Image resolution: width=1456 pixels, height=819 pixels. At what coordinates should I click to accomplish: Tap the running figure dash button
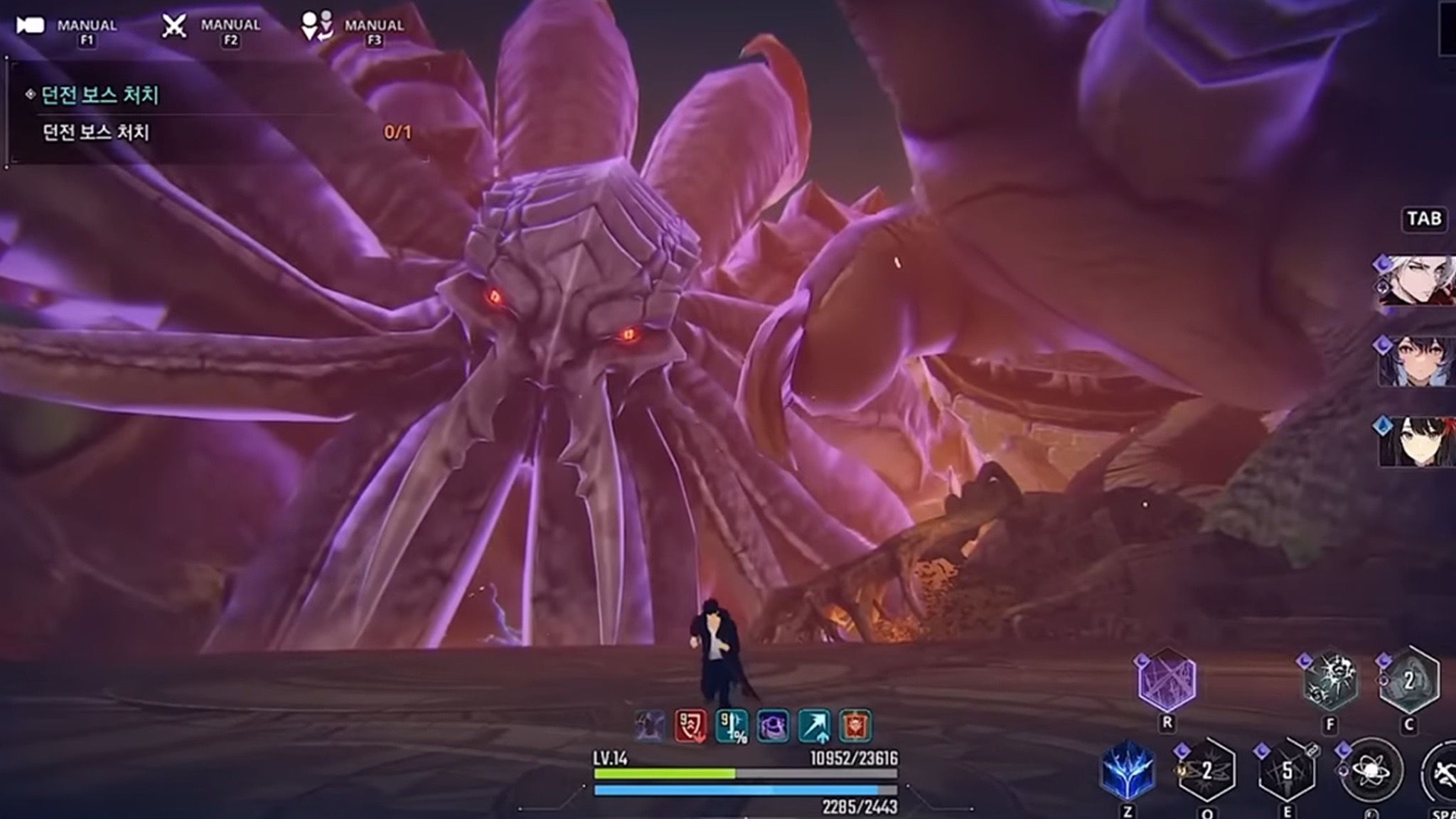(1442, 773)
